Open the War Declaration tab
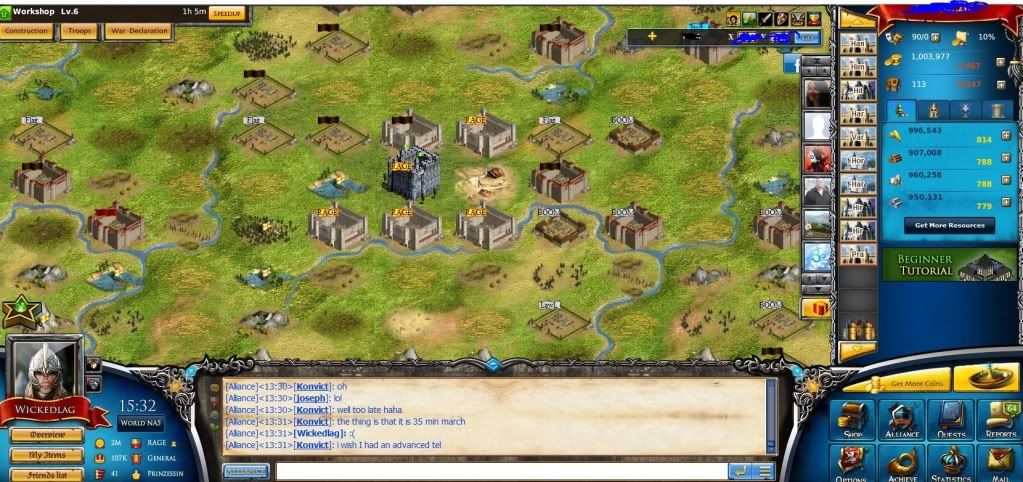The image size is (1023, 482). 139,31
